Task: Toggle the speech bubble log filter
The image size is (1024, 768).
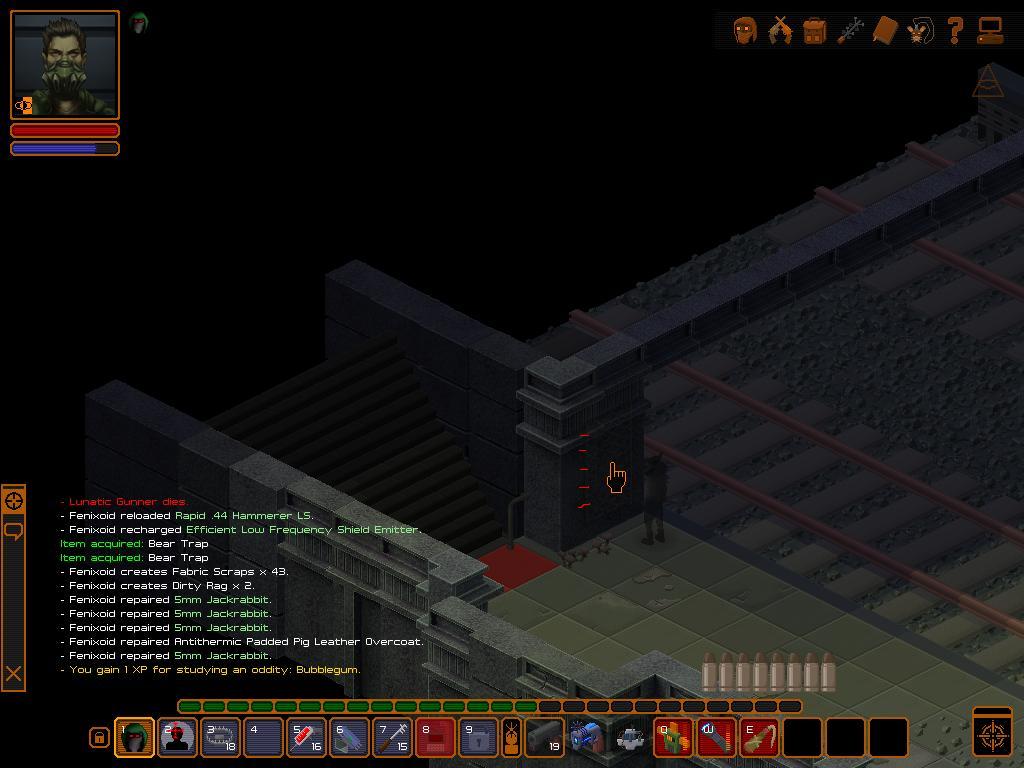Action: click(x=13, y=530)
